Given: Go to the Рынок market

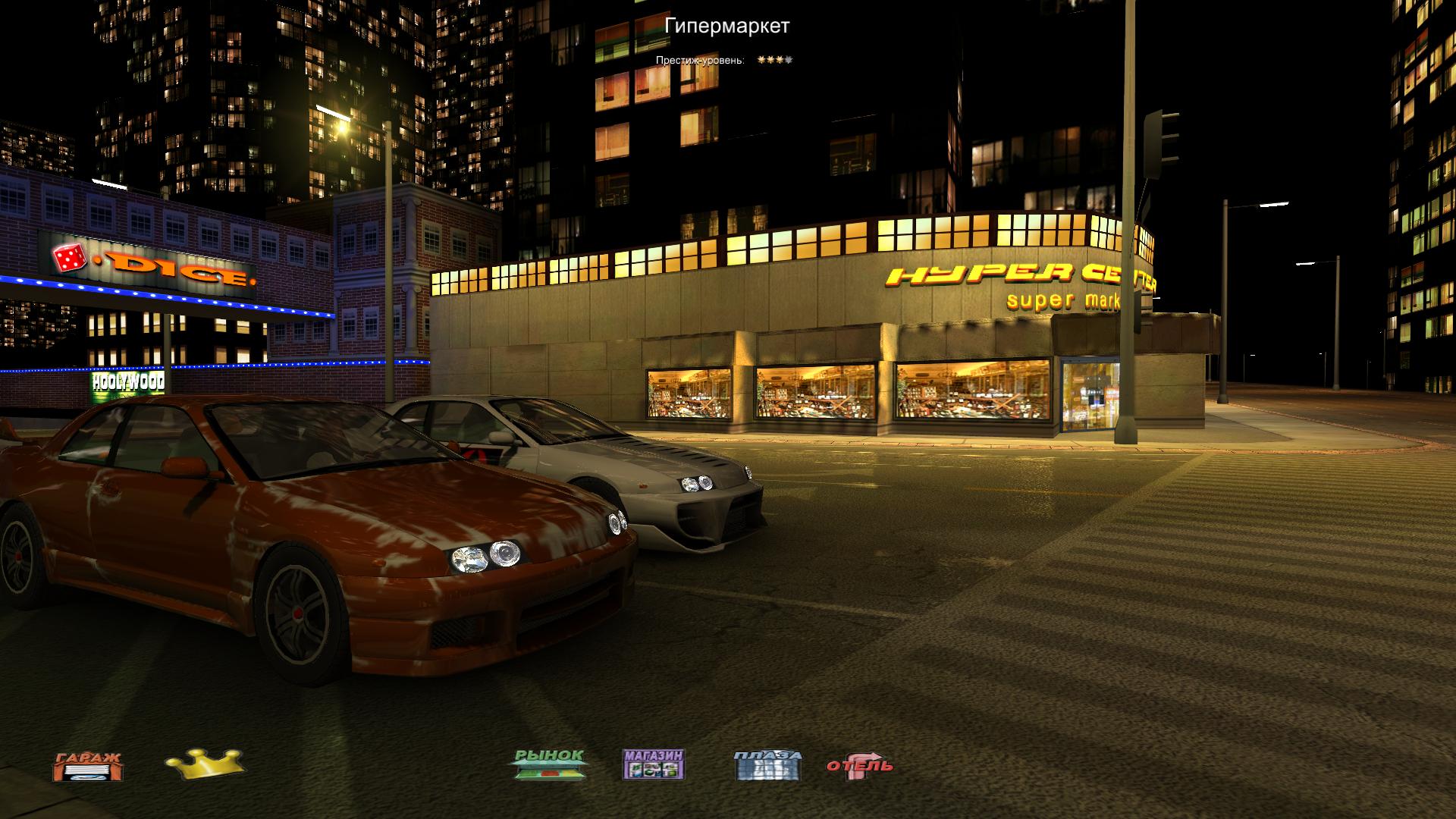Looking at the screenshot, I should pyautogui.click(x=550, y=764).
